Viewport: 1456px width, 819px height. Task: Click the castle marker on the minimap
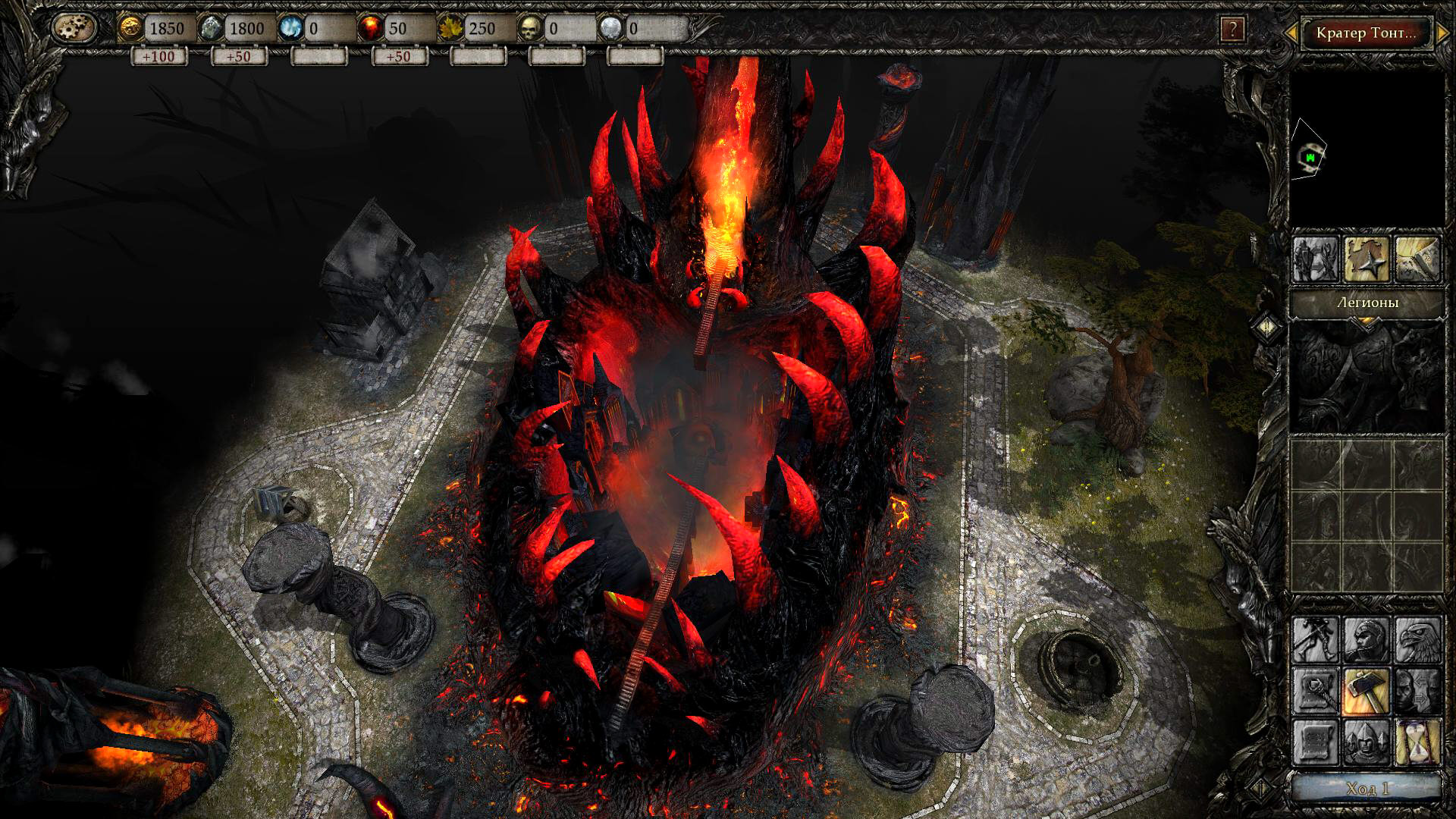click(x=1310, y=157)
